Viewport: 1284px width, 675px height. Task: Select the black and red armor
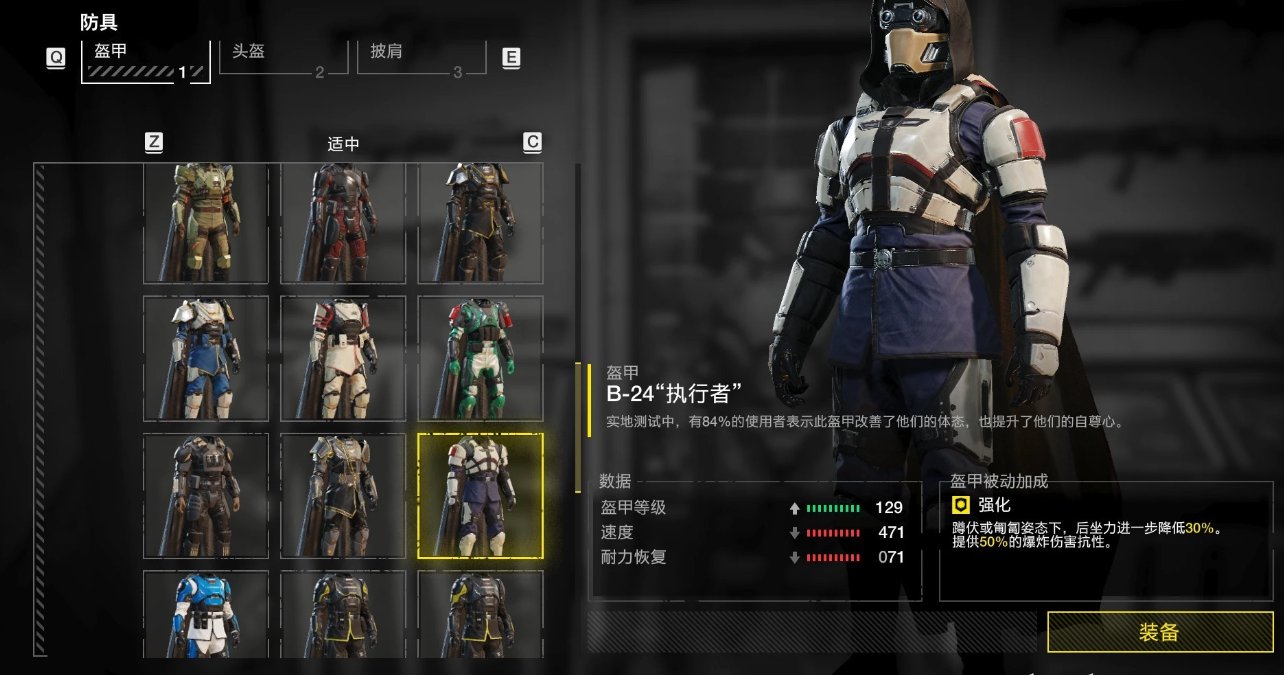click(343, 223)
